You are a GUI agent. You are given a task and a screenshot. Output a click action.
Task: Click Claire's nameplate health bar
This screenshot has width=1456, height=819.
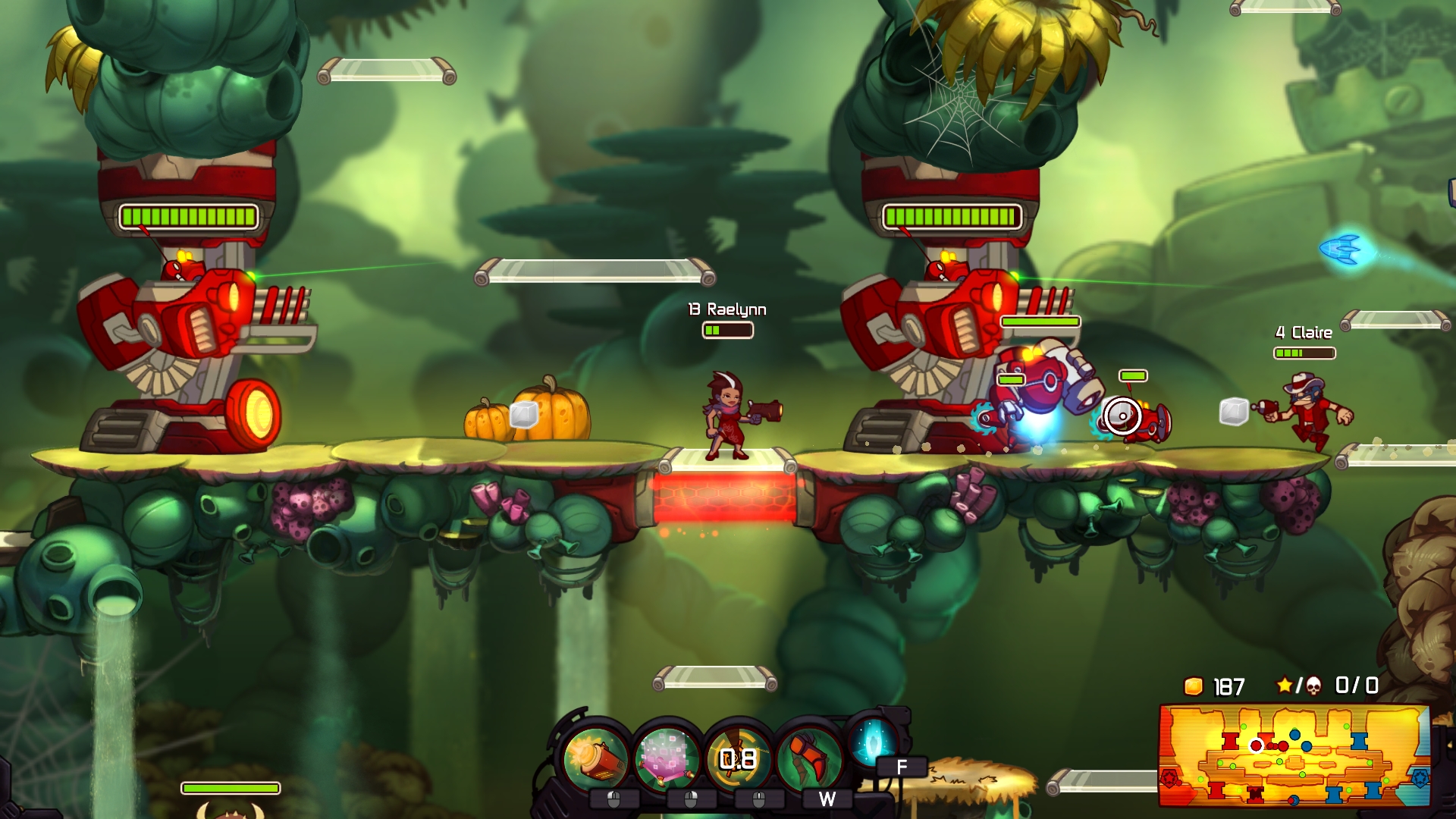pos(1303,353)
